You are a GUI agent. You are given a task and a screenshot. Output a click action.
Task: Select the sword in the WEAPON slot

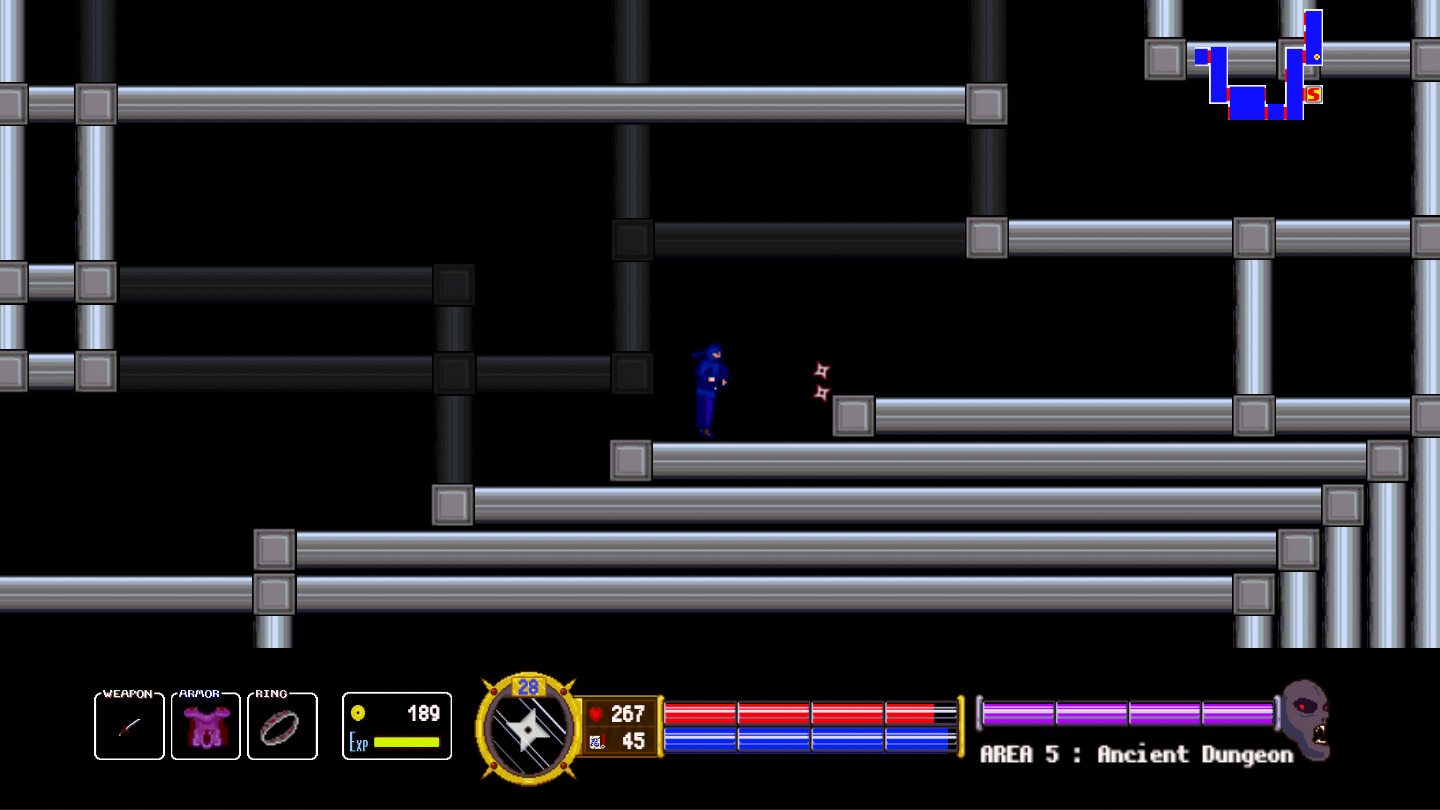pos(128,725)
